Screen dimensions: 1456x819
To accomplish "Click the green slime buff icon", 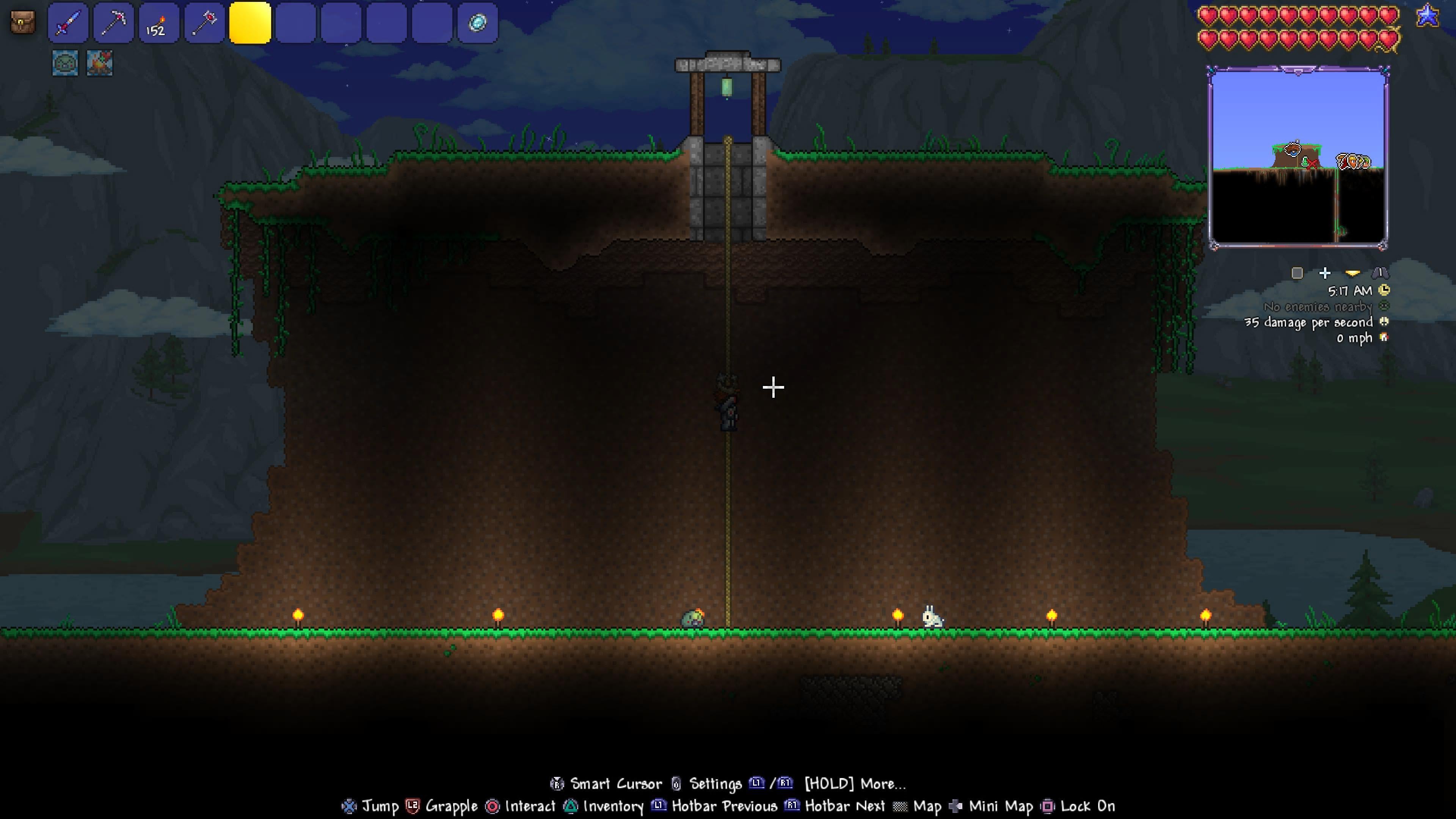I will click(x=65, y=63).
